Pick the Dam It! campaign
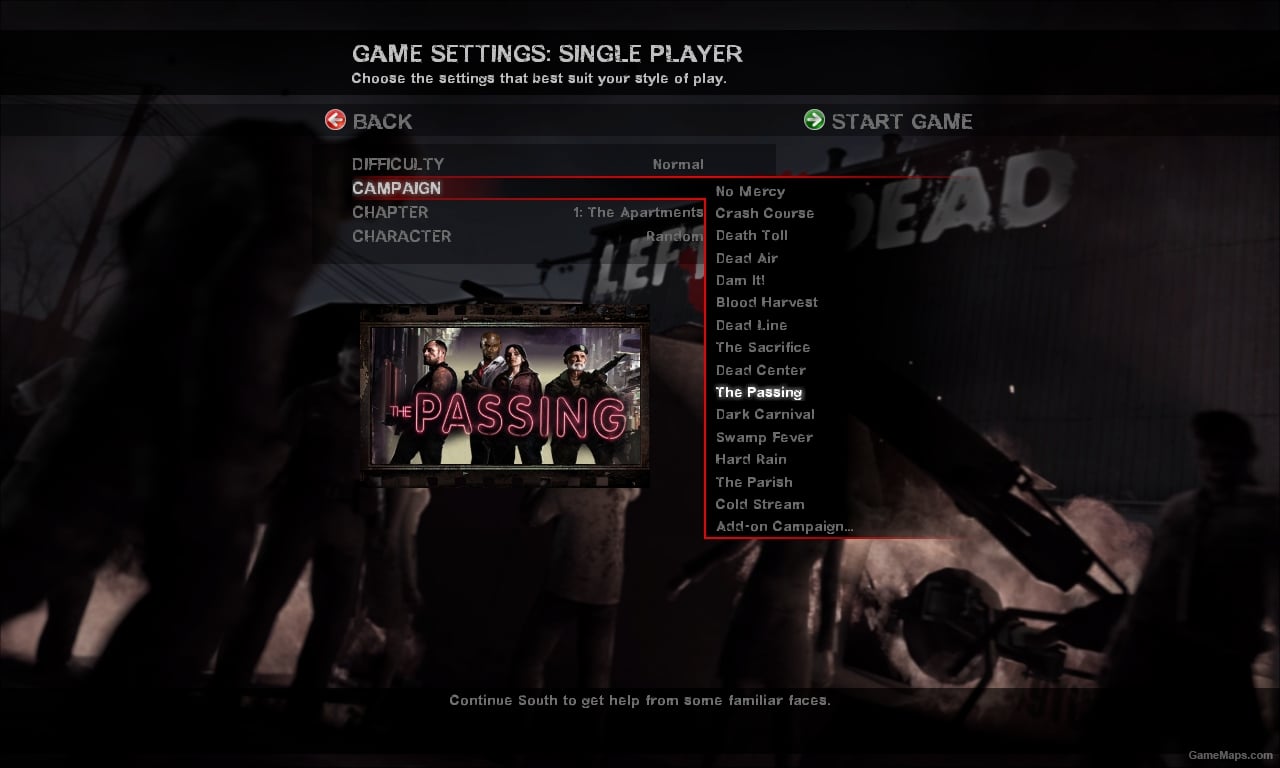This screenshot has height=768, width=1280. (x=740, y=280)
